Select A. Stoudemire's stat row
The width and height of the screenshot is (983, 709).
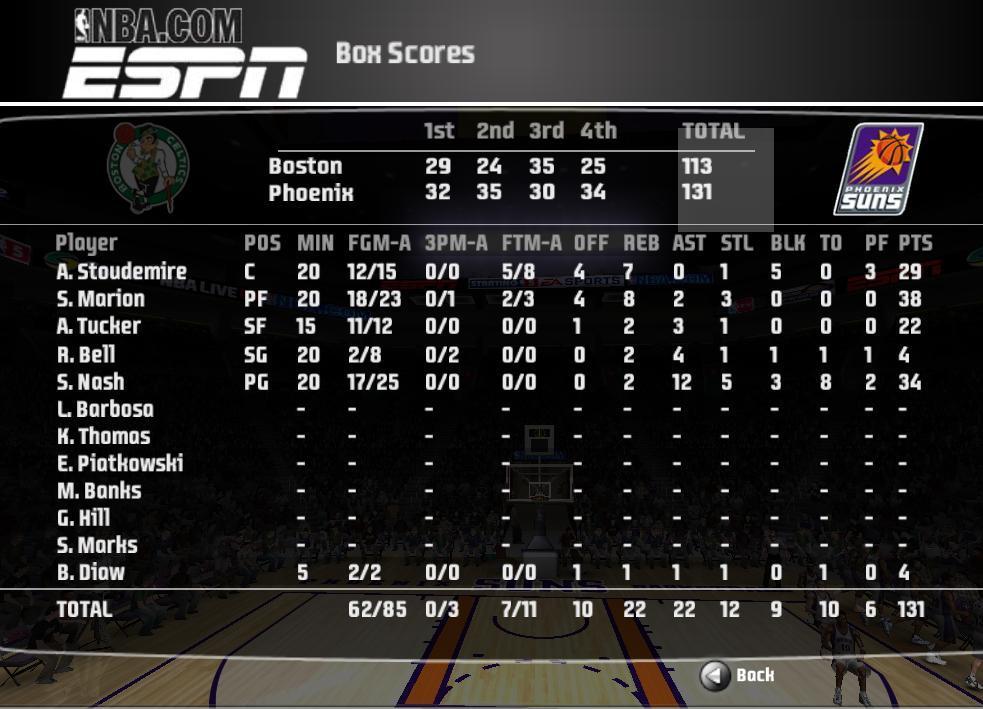click(122, 271)
